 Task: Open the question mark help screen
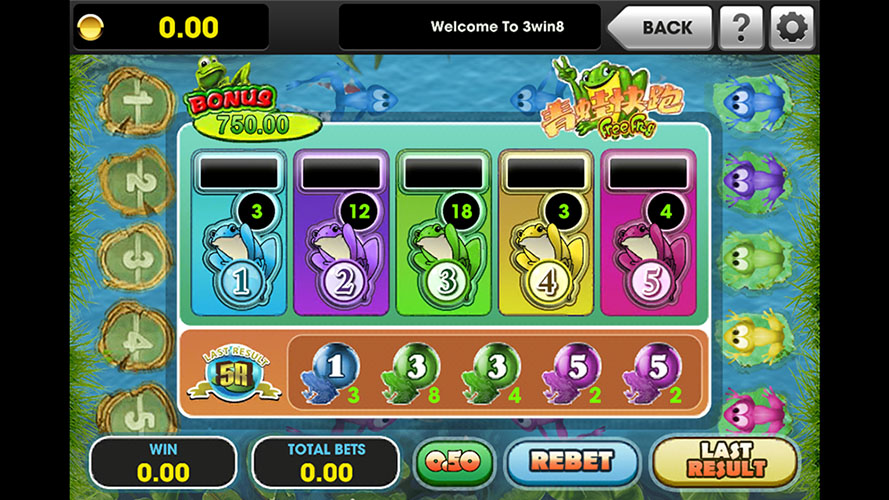[741, 27]
